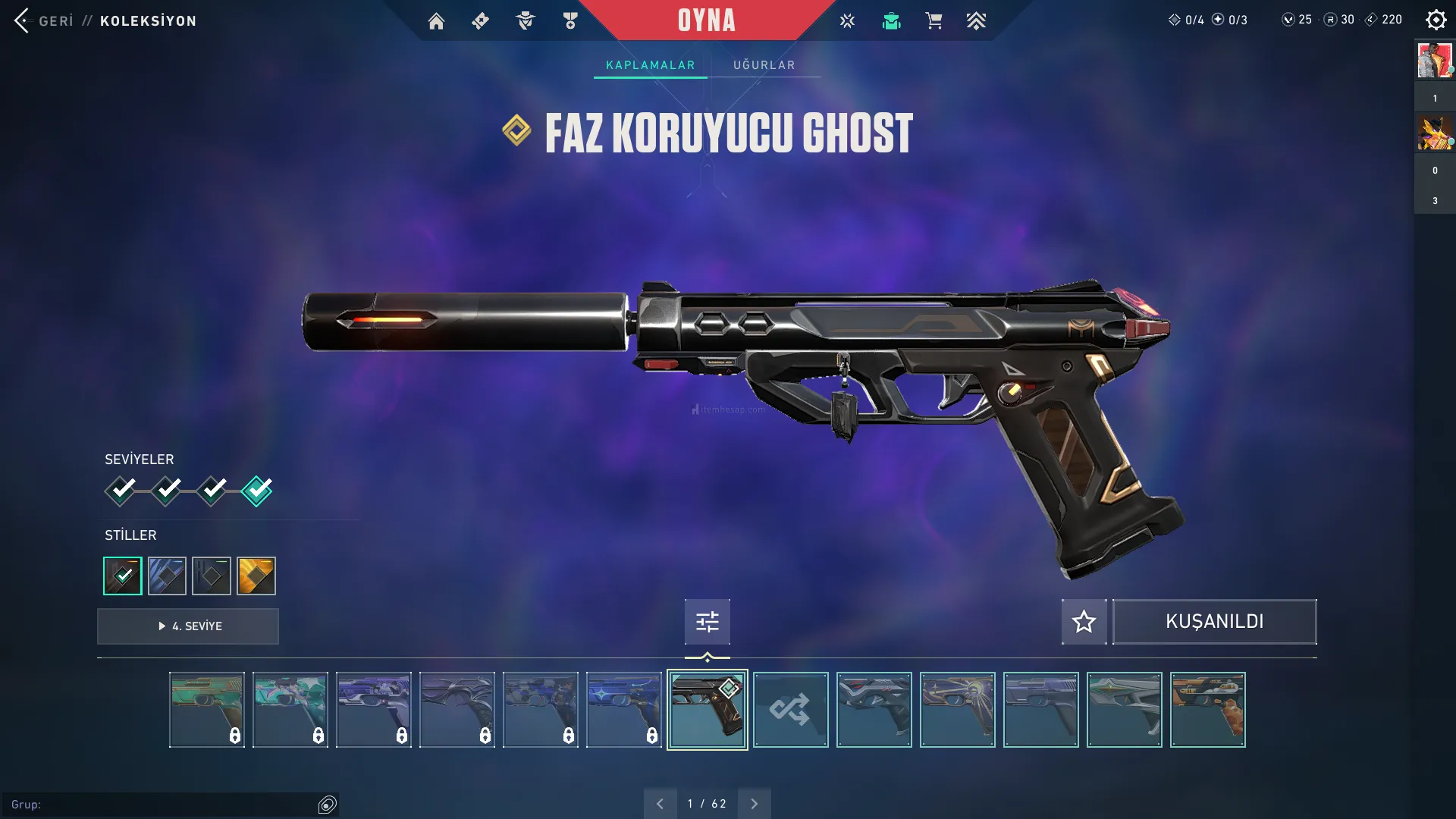Go back with the GERİ arrow
The image size is (1456, 819).
click(23, 20)
